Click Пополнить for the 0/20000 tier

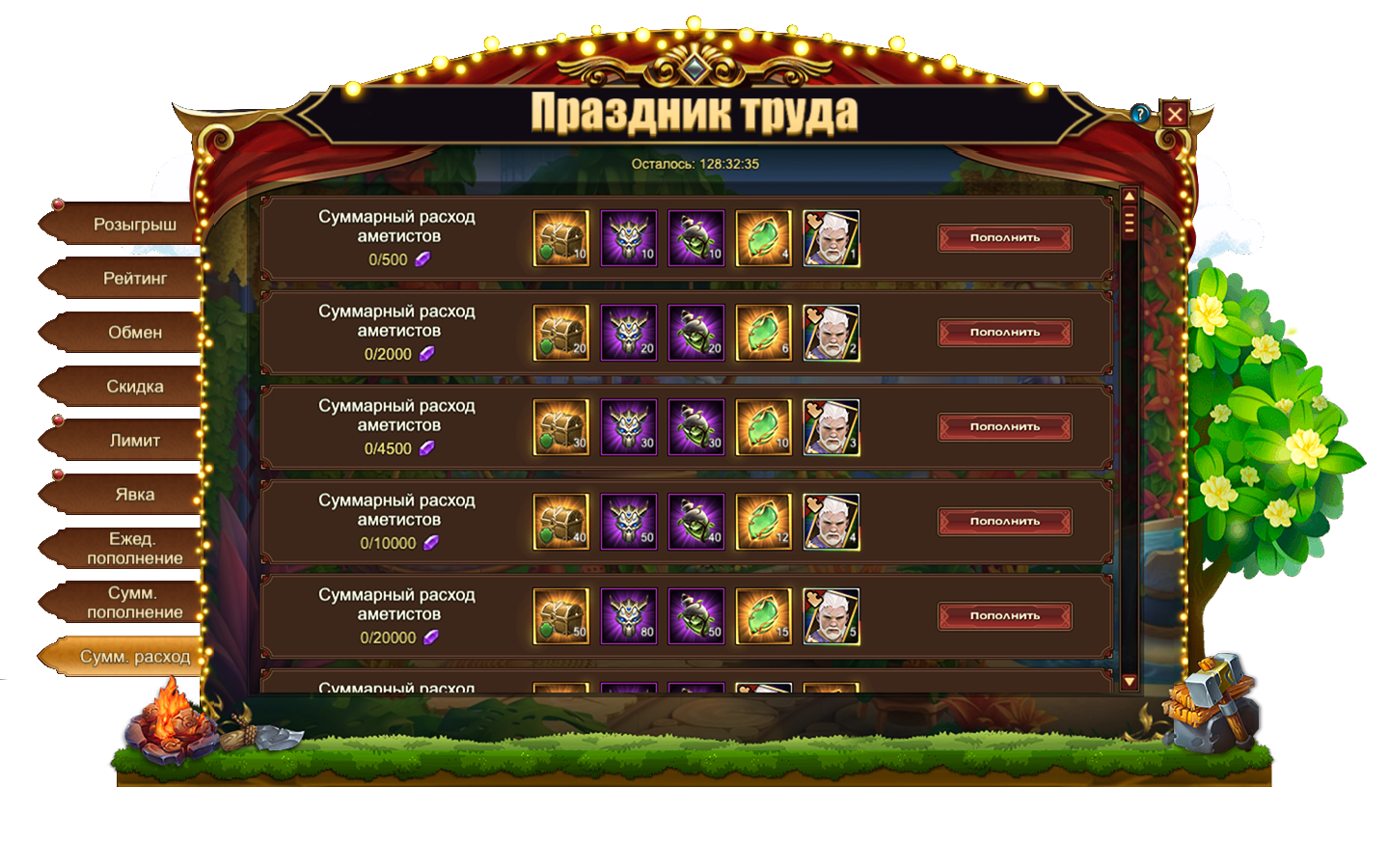(x=1004, y=616)
